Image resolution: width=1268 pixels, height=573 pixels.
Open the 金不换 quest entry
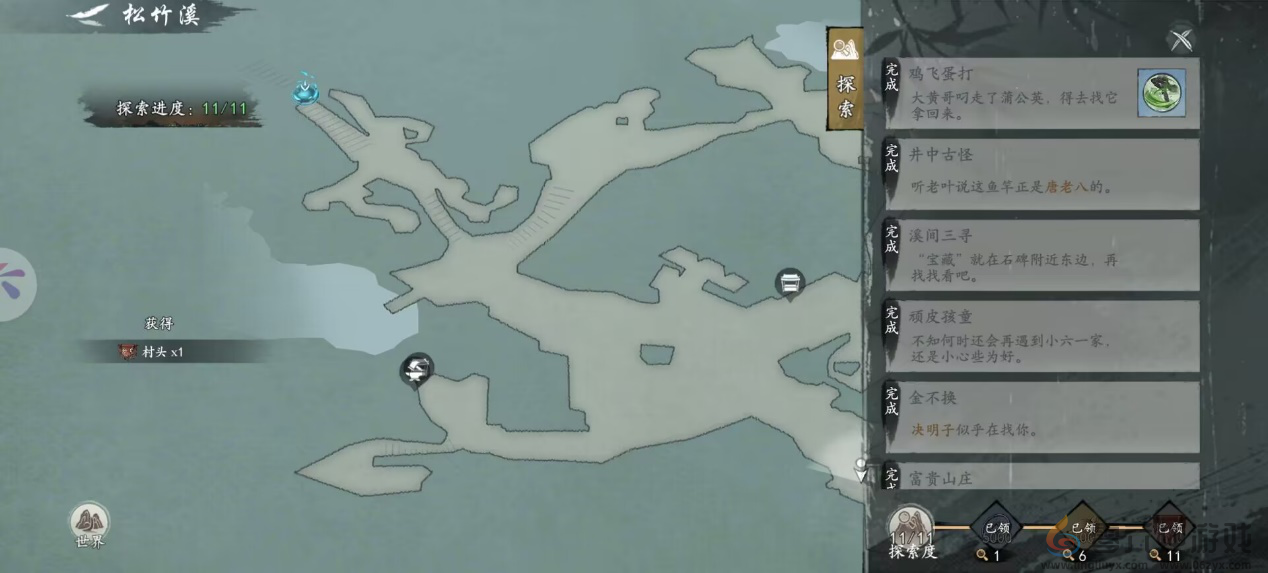1040,416
